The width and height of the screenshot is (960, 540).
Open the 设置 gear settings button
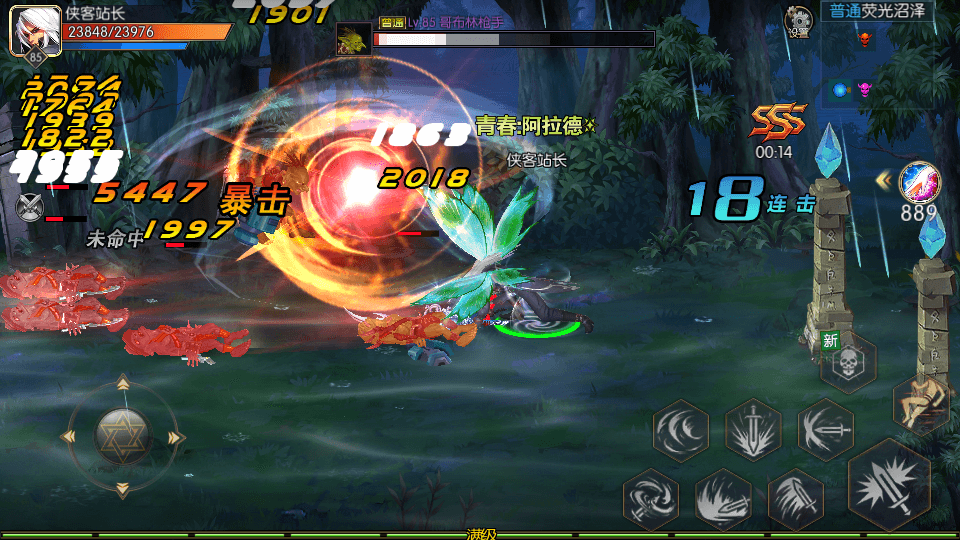[798, 20]
